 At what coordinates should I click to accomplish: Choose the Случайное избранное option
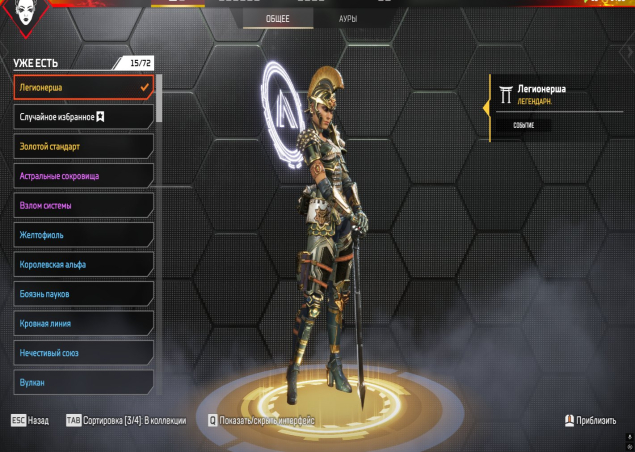(83, 117)
